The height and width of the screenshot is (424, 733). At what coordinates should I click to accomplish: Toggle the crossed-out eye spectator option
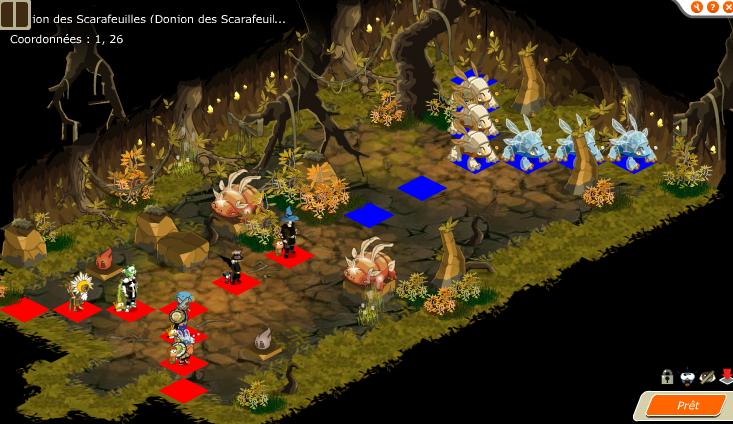(707, 377)
